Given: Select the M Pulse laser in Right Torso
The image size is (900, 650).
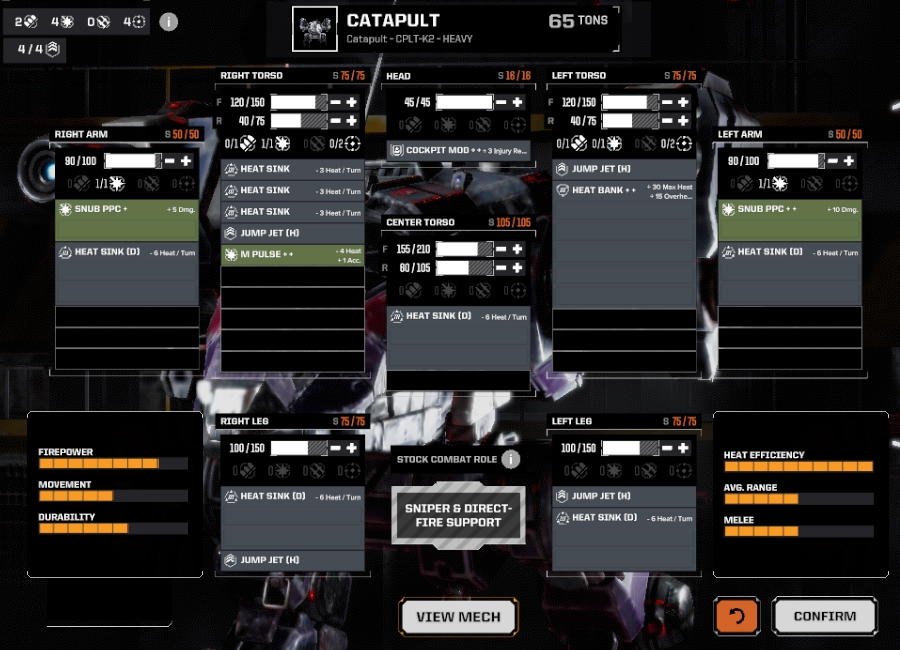Looking at the screenshot, I should click(x=292, y=255).
